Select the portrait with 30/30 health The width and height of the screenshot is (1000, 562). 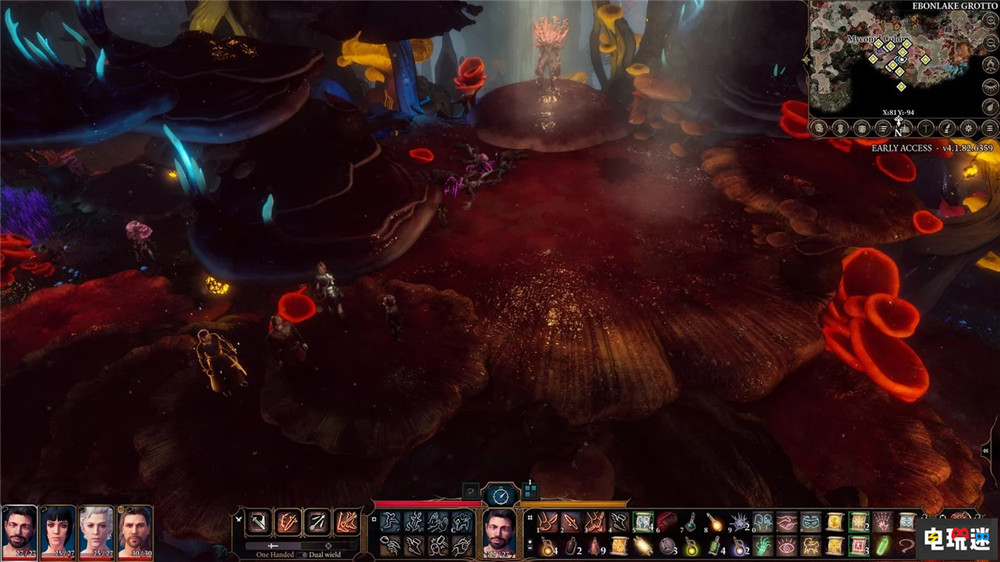135,529
